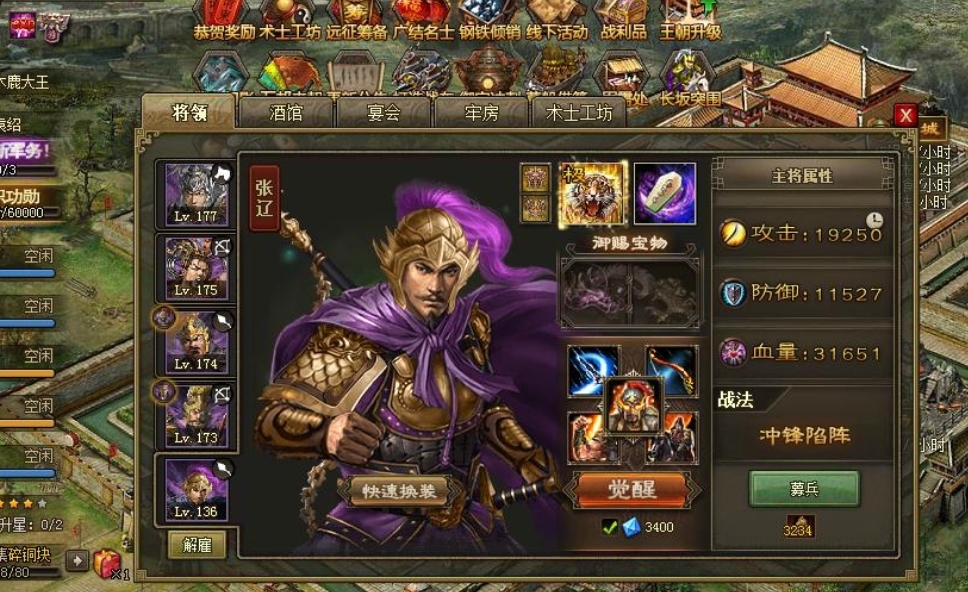Click the green 募兵 recruit button
Image resolution: width=968 pixels, height=592 pixels.
[804, 488]
